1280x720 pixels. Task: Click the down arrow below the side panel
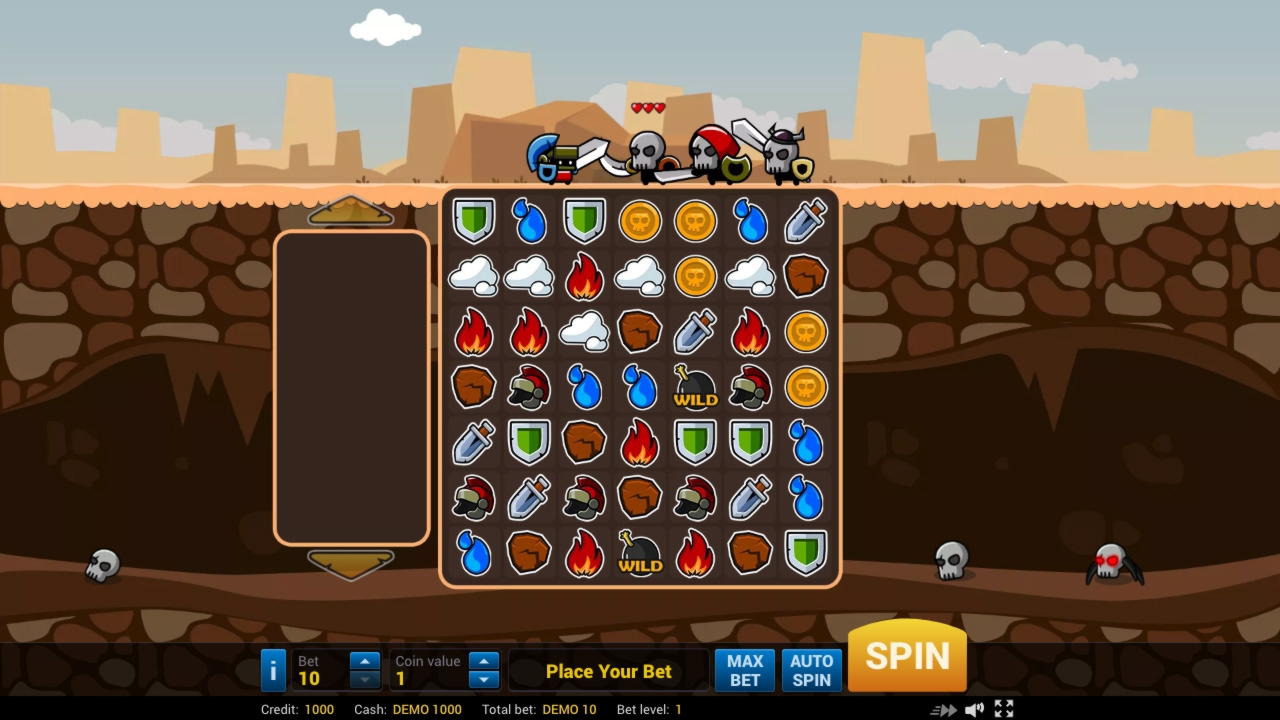351,564
